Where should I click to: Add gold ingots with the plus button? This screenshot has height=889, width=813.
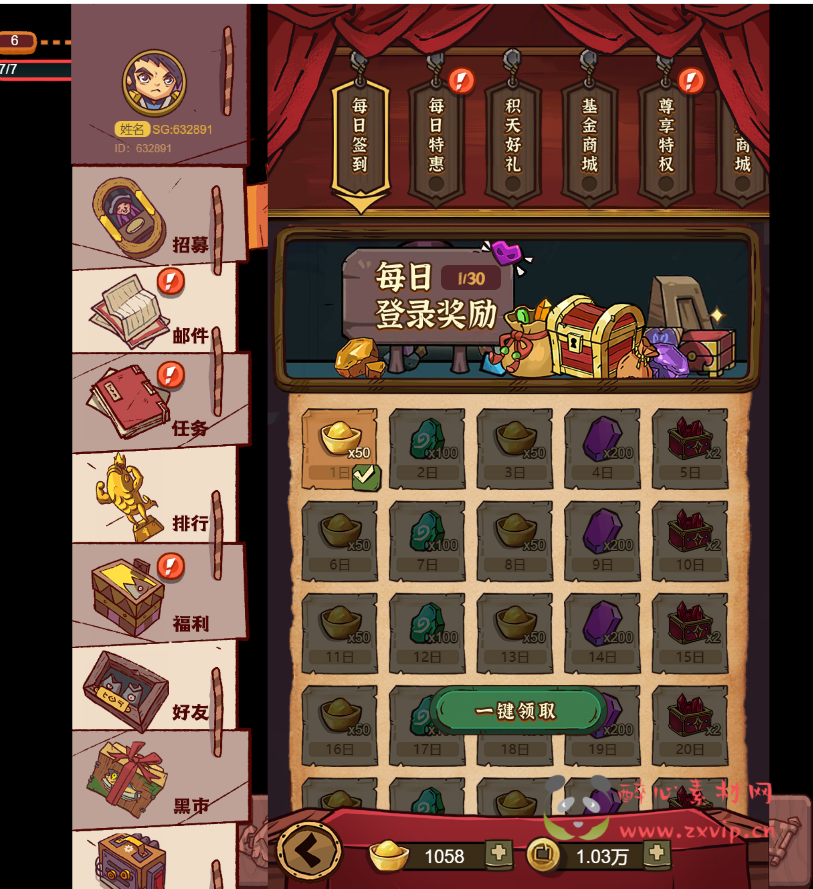tap(498, 854)
